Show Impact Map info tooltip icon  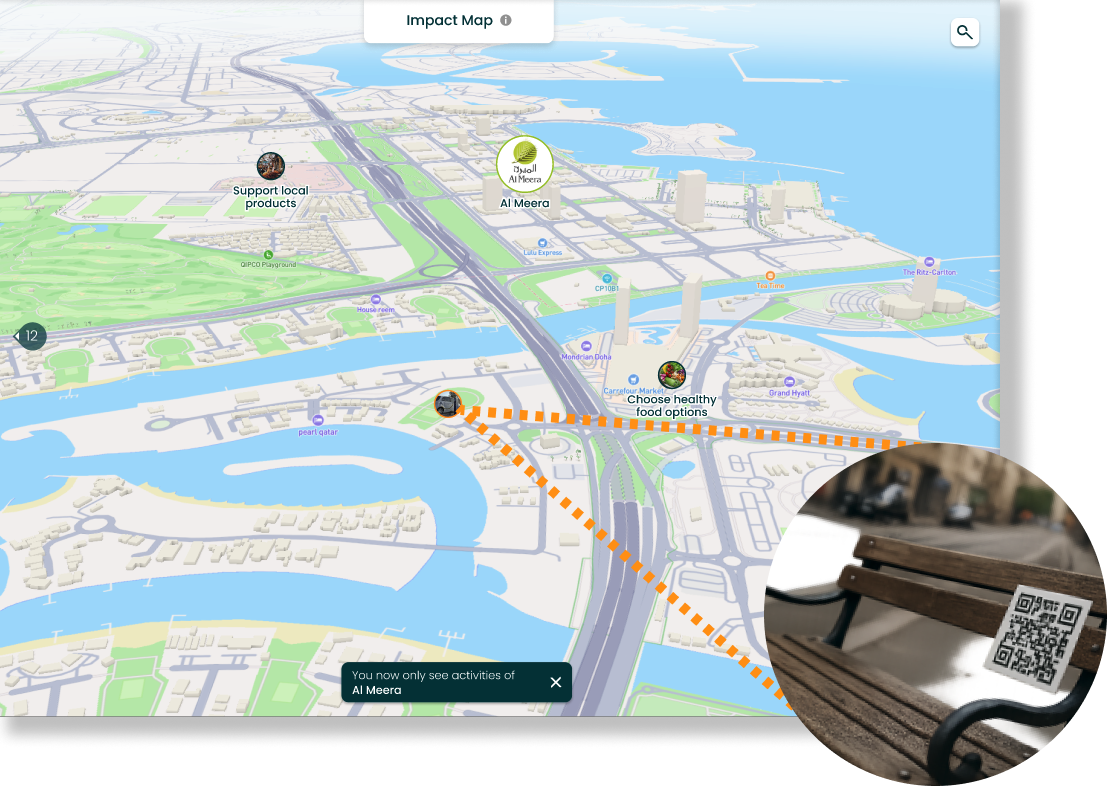(x=506, y=20)
